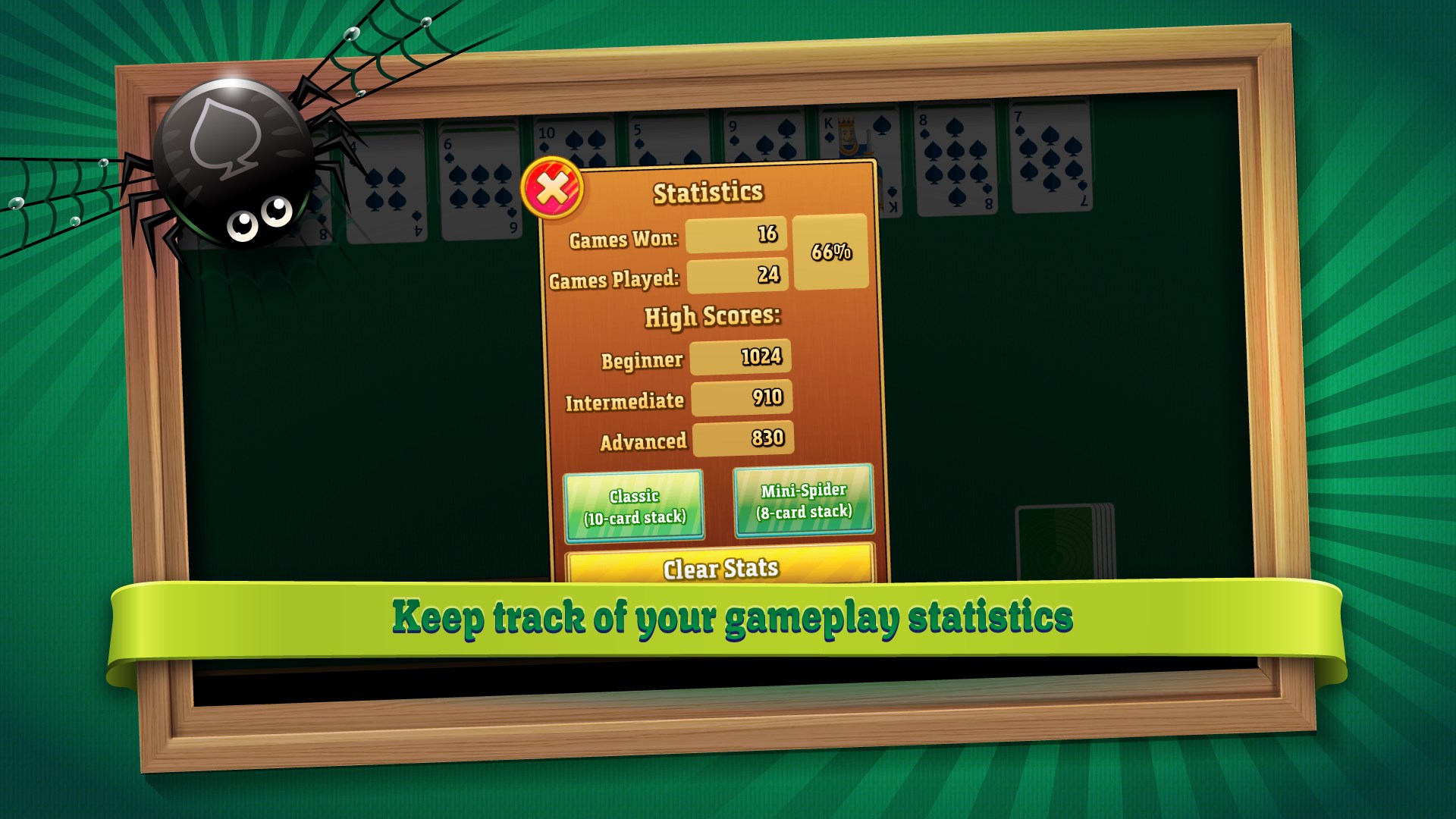Click the Intermediate score of 910
1456x819 pixels.
pos(741,396)
